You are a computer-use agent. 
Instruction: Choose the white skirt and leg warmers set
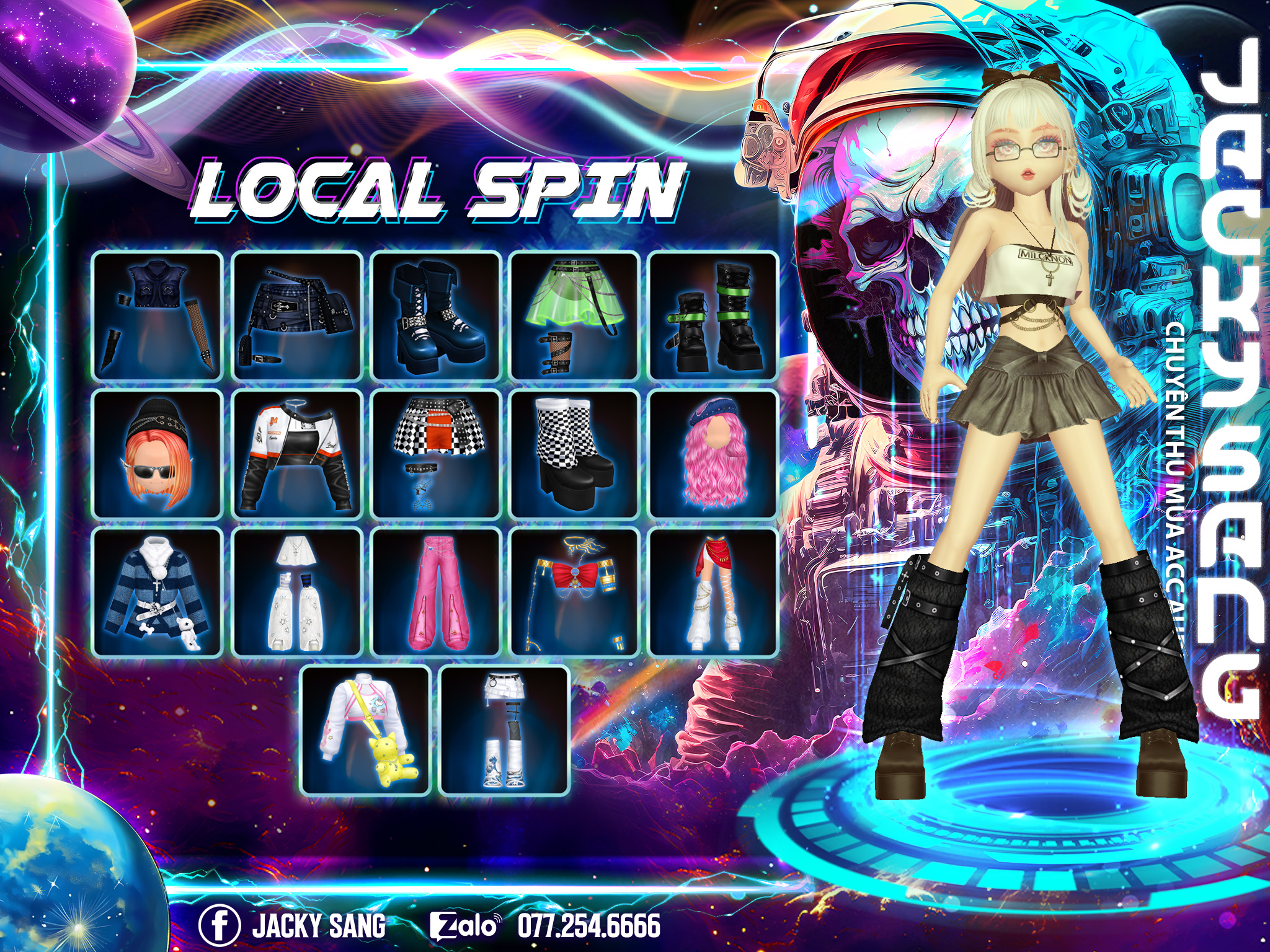(x=297, y=593)
